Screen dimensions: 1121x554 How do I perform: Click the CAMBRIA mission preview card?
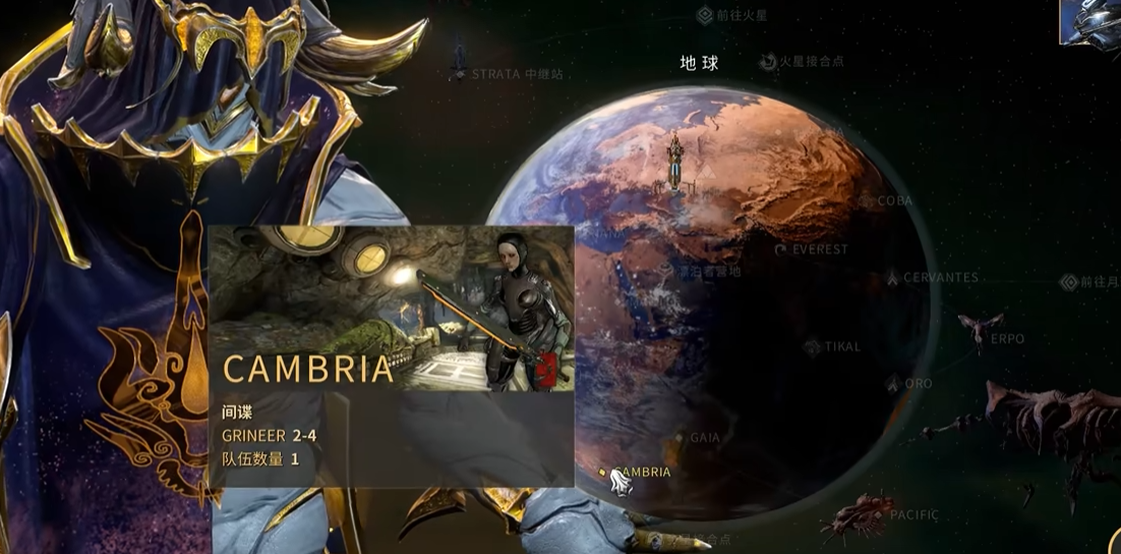[391, 356]
